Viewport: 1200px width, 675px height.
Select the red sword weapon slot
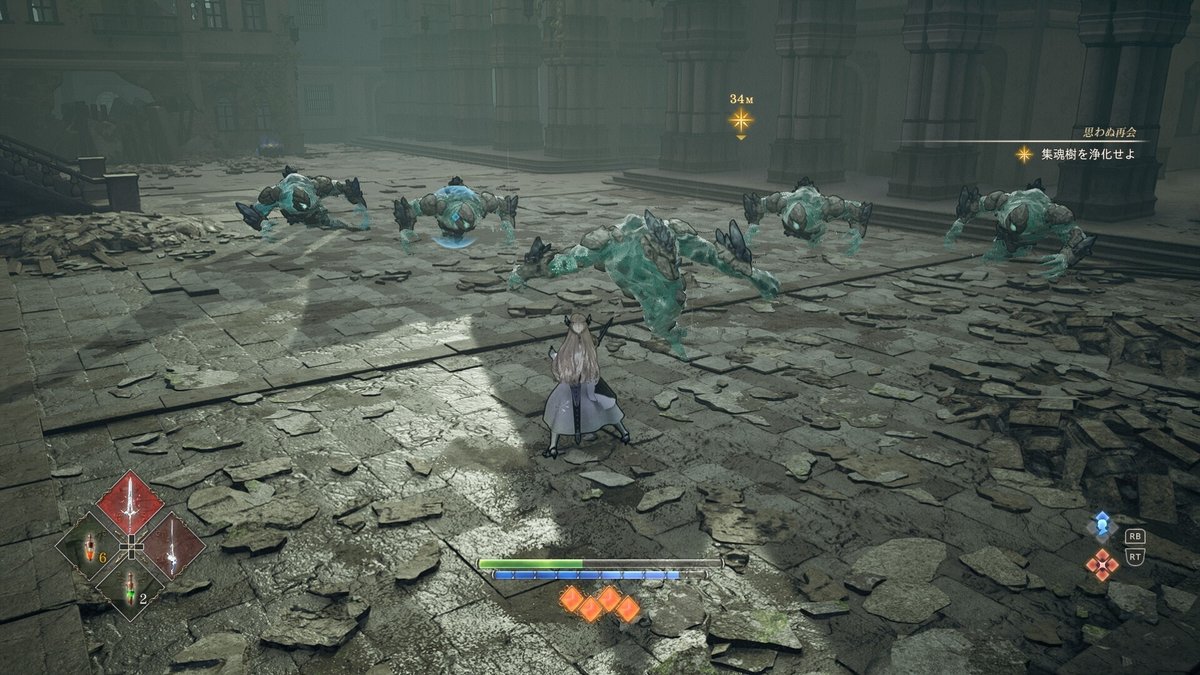tap(130, 503)
